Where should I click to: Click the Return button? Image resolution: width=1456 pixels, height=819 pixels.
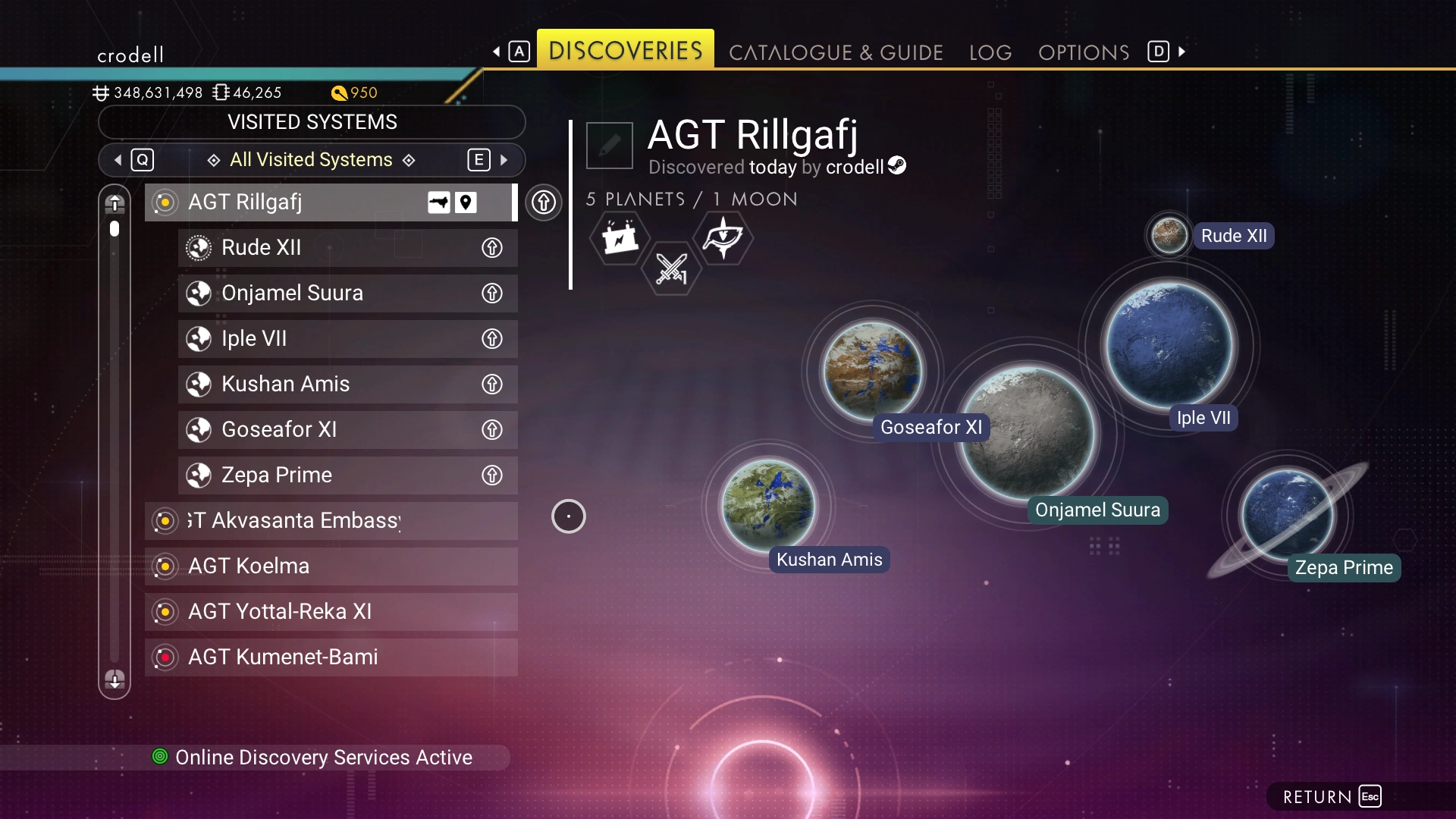click(x=1331, y=797)
